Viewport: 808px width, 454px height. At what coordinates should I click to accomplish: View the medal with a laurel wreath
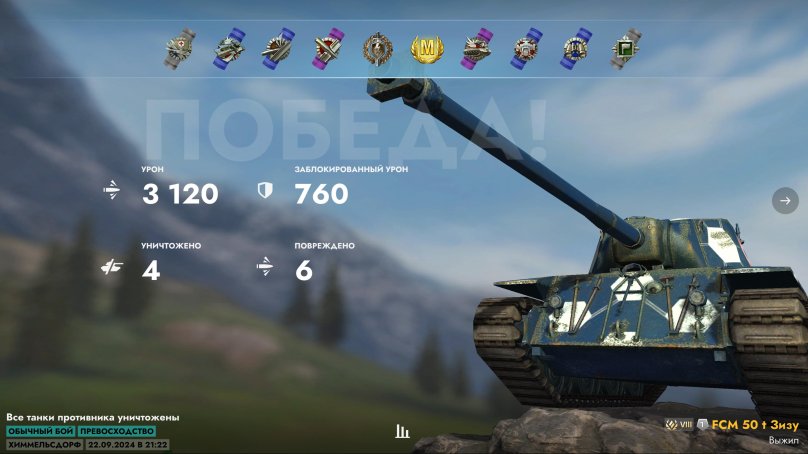[377, 48]
